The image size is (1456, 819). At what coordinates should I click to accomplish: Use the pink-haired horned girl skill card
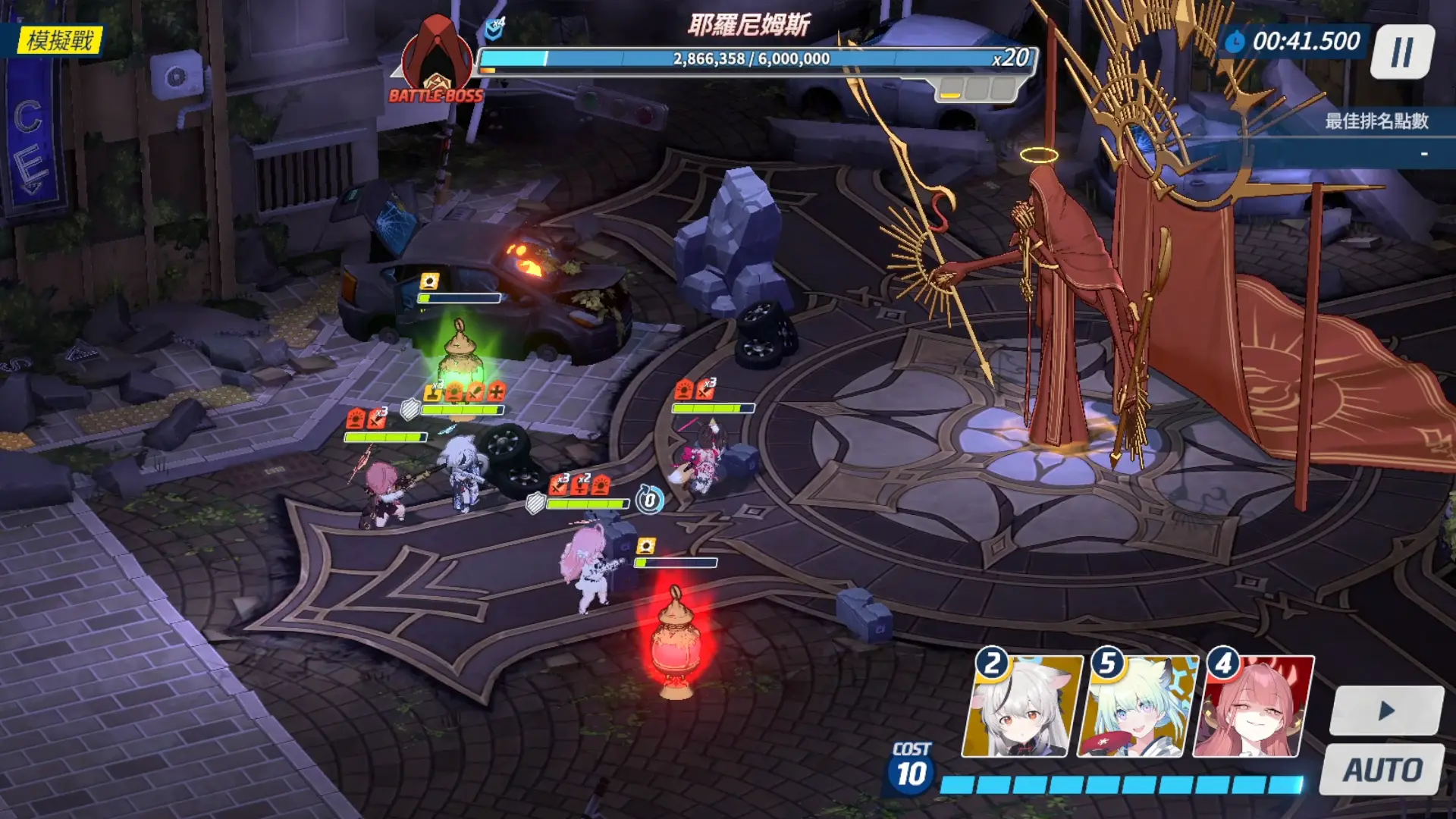pos(1253,707)
